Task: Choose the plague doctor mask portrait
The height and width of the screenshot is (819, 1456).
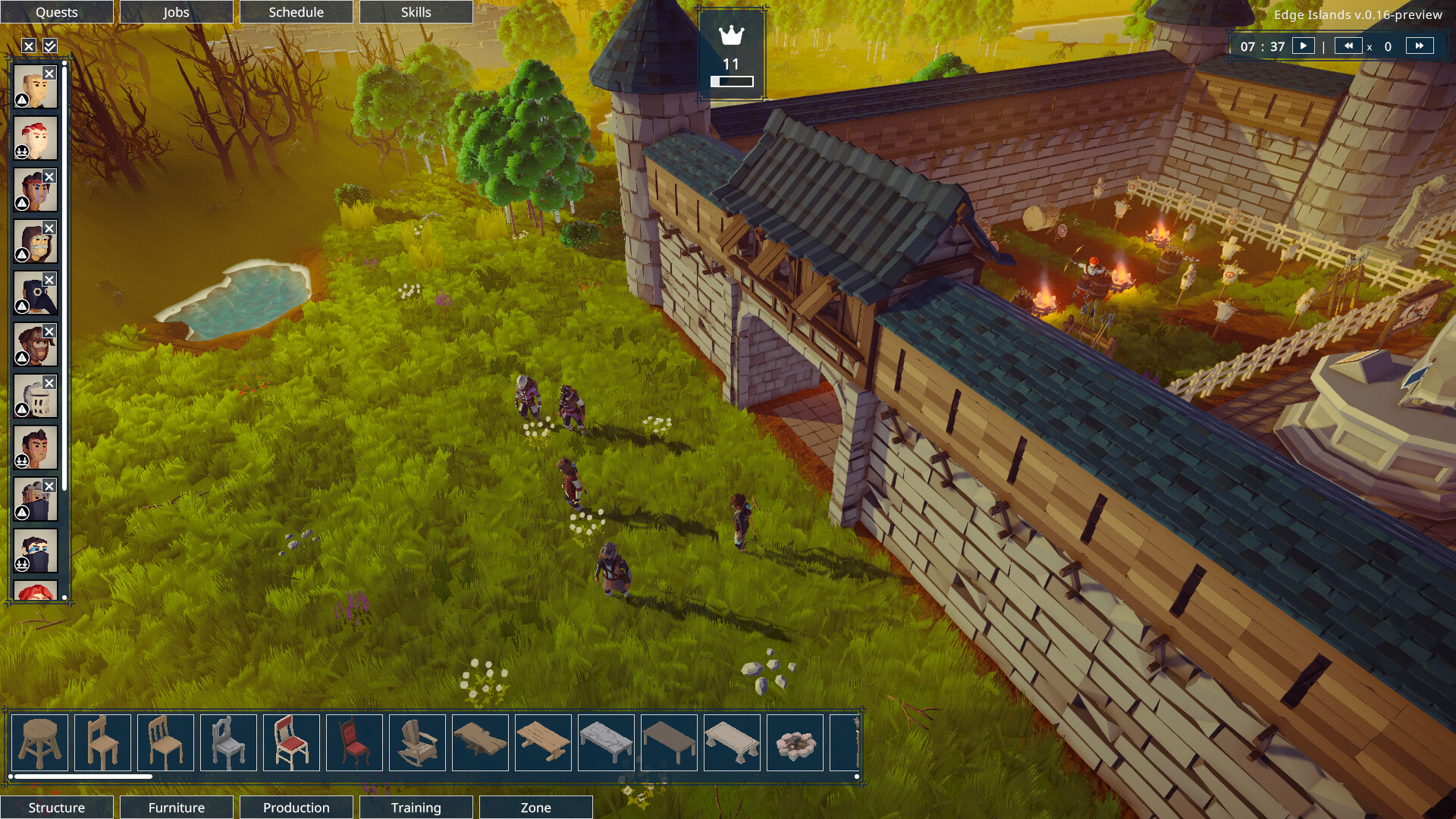Action: click(x=36, y=293)
